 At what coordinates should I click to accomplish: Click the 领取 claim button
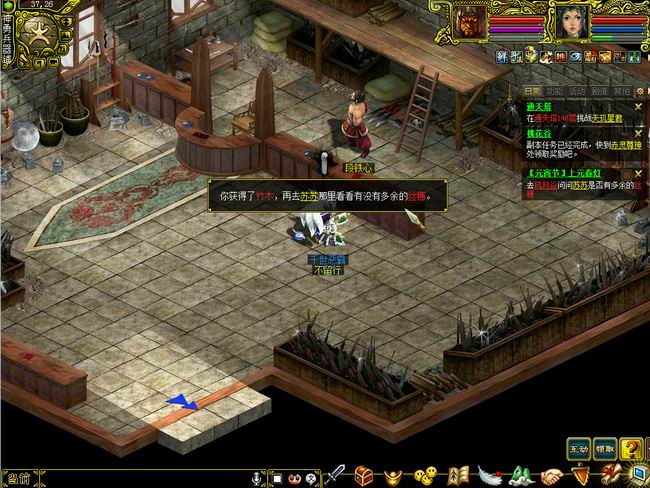tap(605, 447)
